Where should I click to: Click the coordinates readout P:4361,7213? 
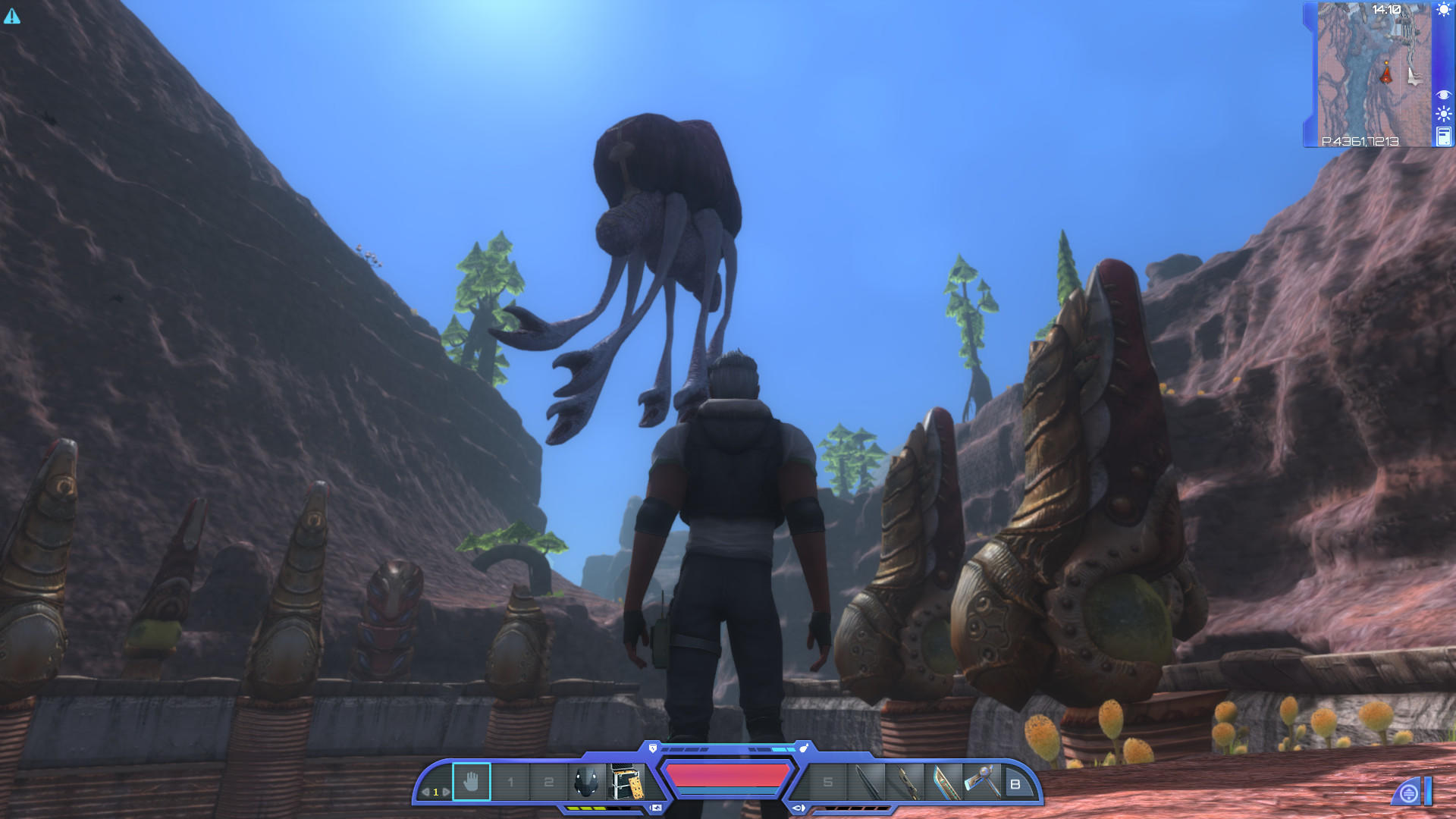click(x=1360, y=143)
